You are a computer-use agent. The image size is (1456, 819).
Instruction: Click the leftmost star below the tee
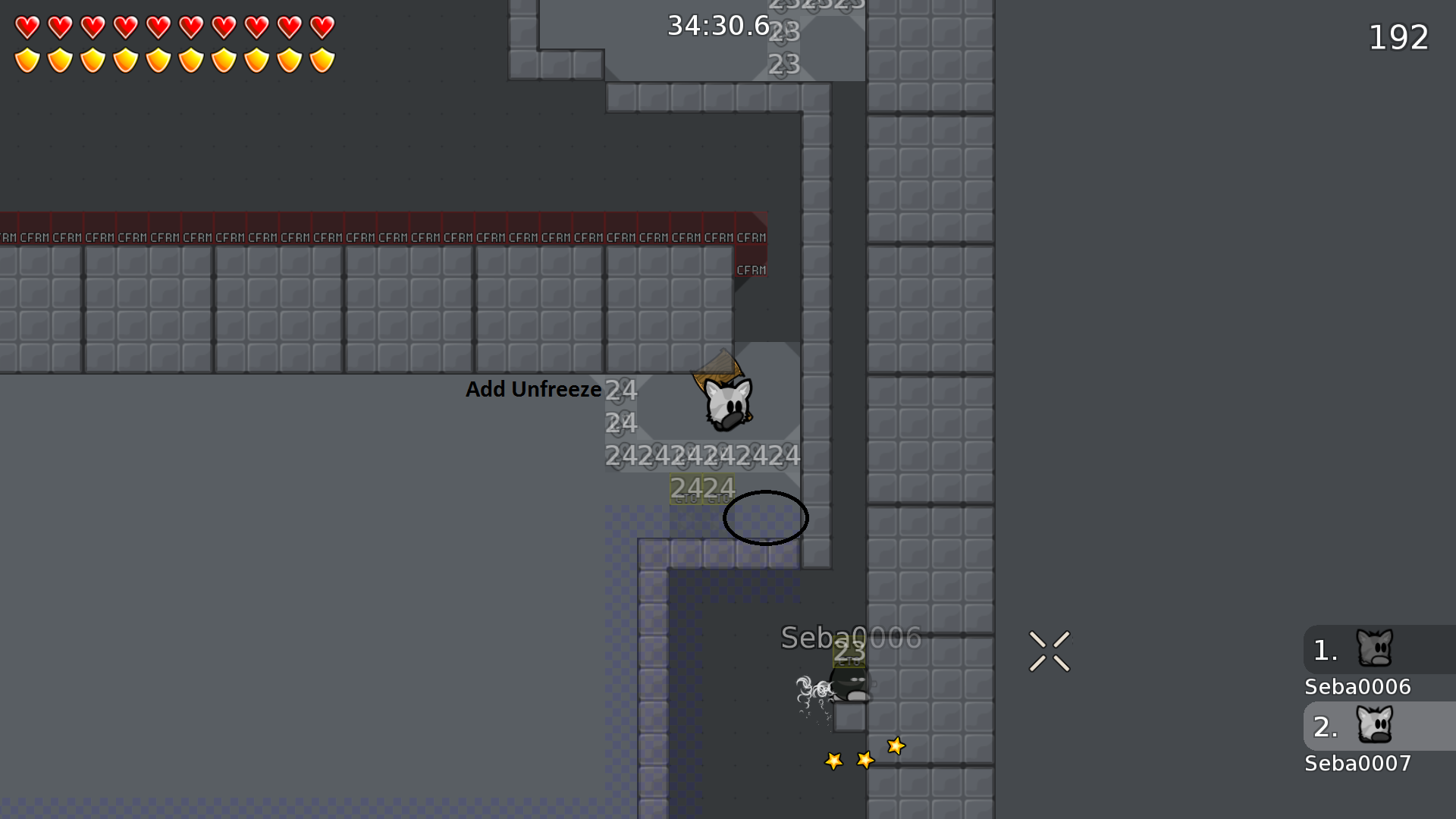tap(833, 761)
